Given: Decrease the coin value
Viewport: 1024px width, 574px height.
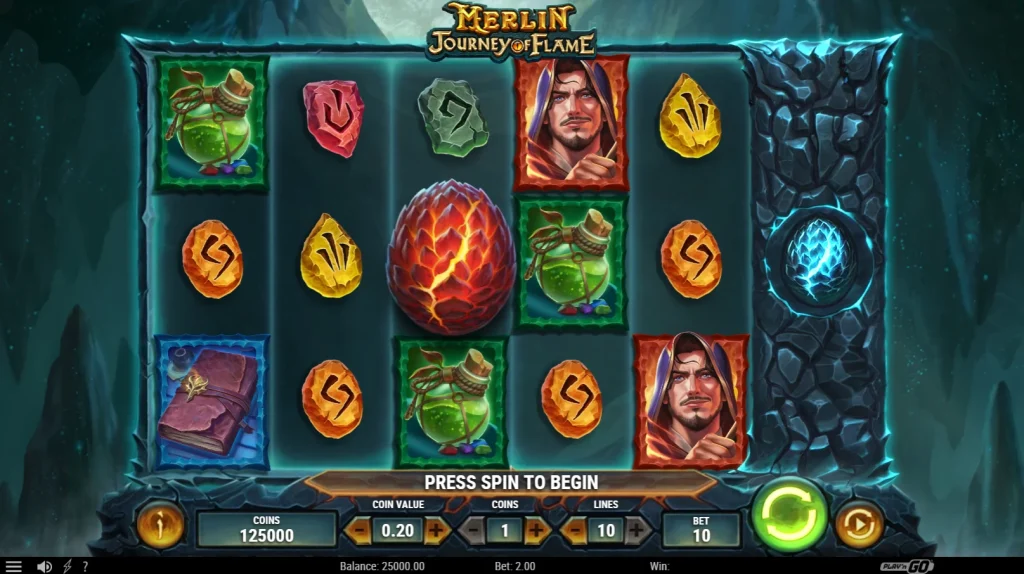Looking at the screenshot, I should [357, 530].
